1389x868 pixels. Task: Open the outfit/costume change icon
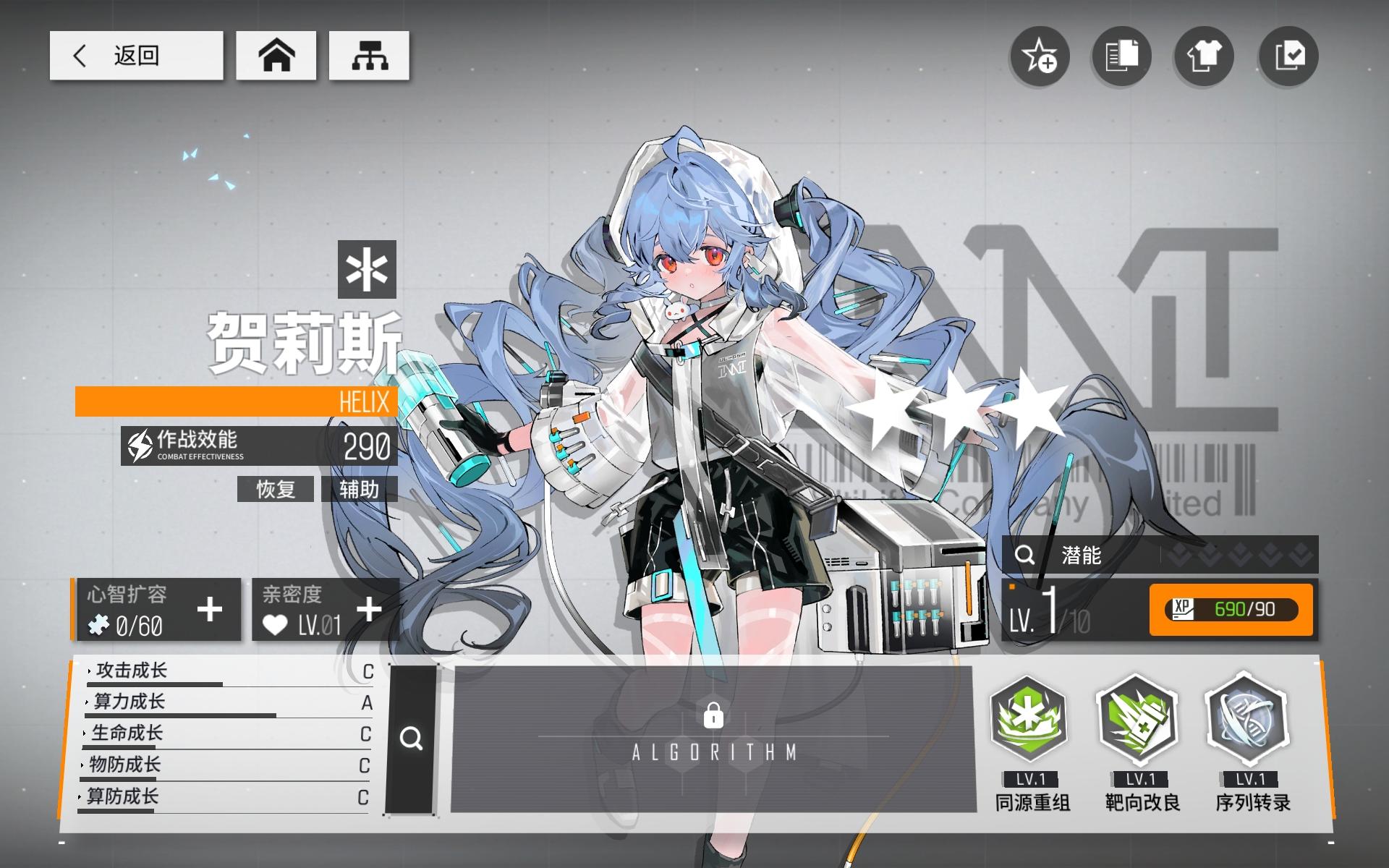1205,57
